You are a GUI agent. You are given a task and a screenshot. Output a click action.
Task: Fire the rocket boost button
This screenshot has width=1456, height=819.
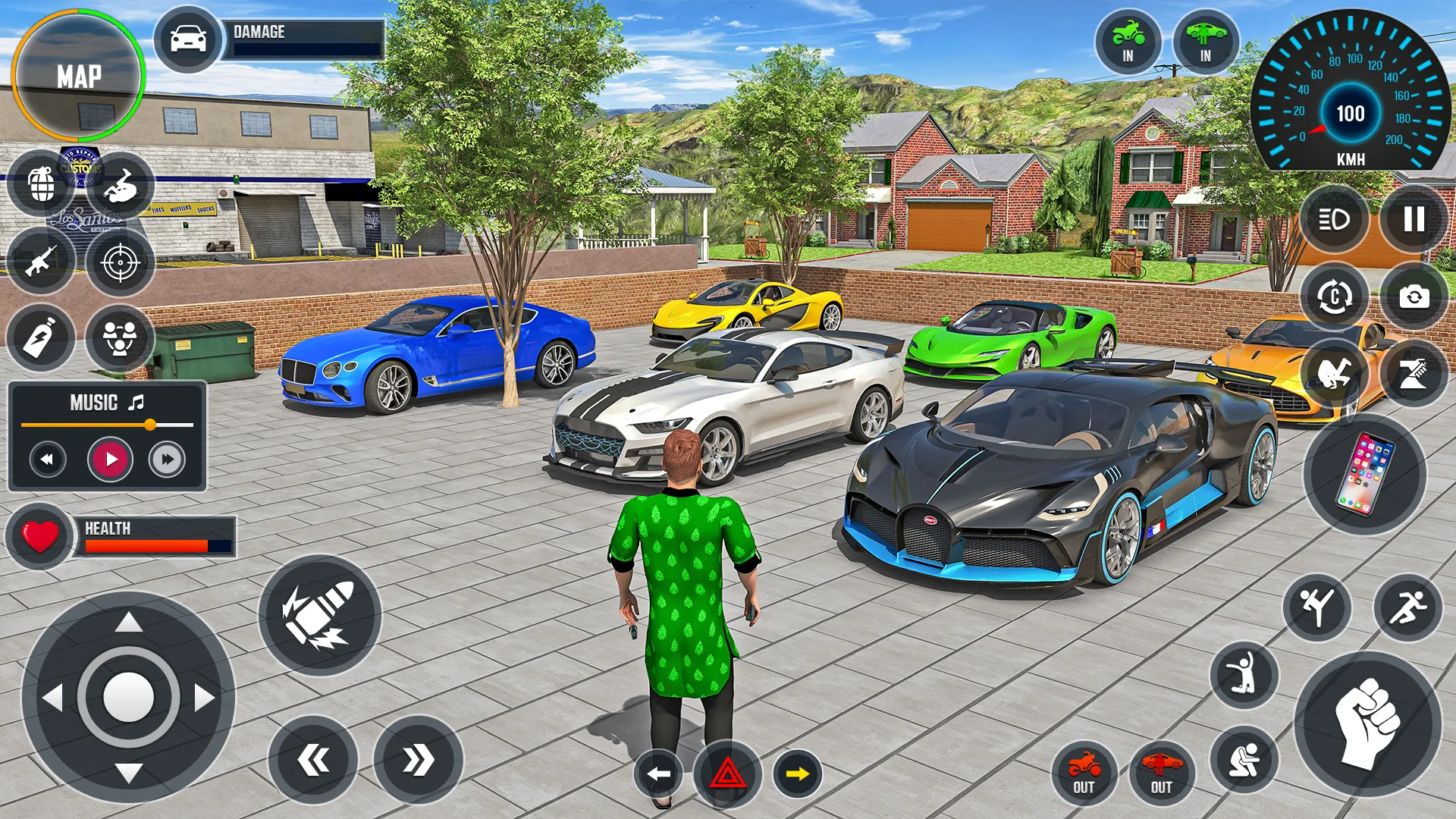point(319,615)
